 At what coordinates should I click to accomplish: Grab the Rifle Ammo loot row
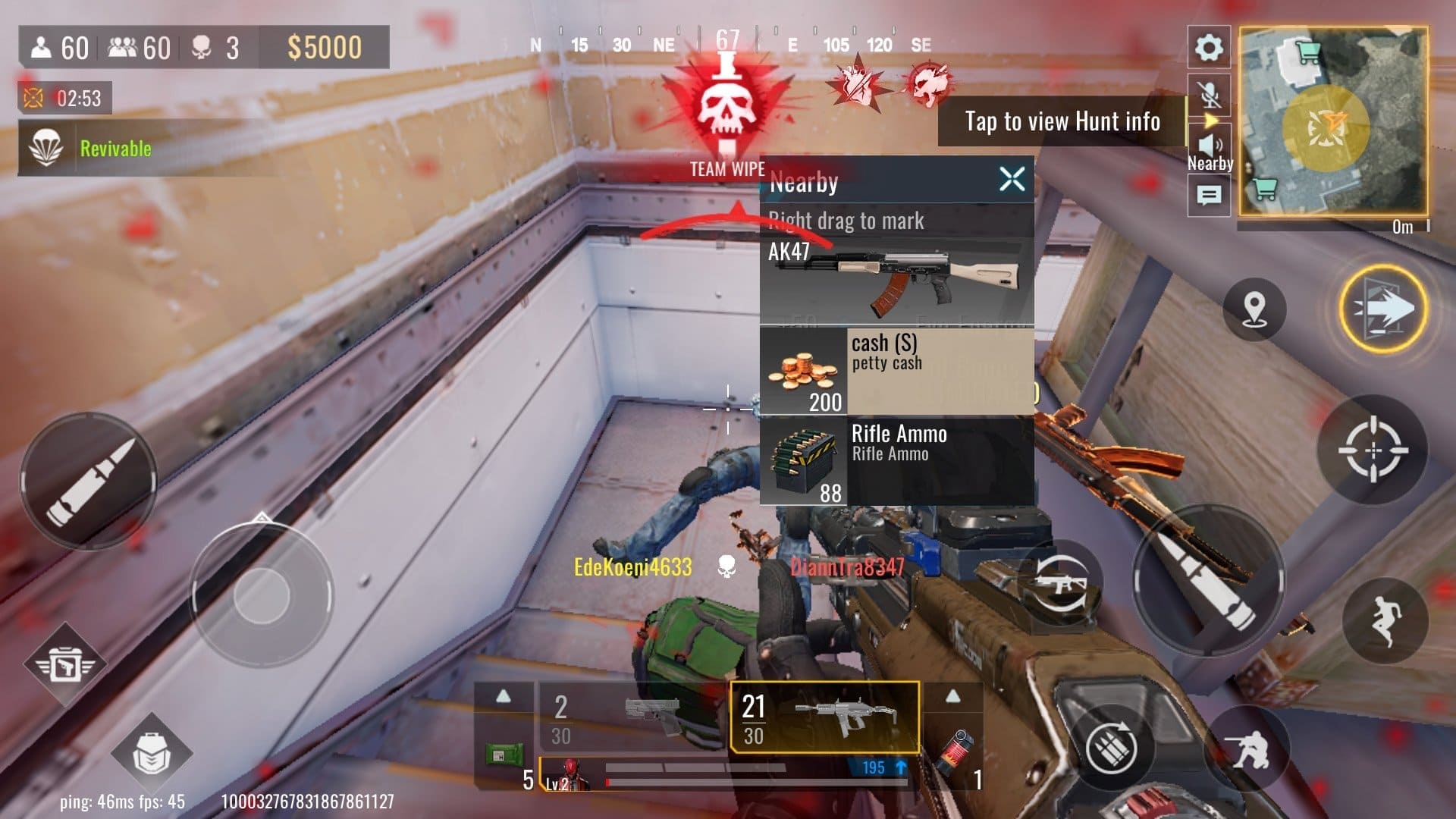point(896,462)
